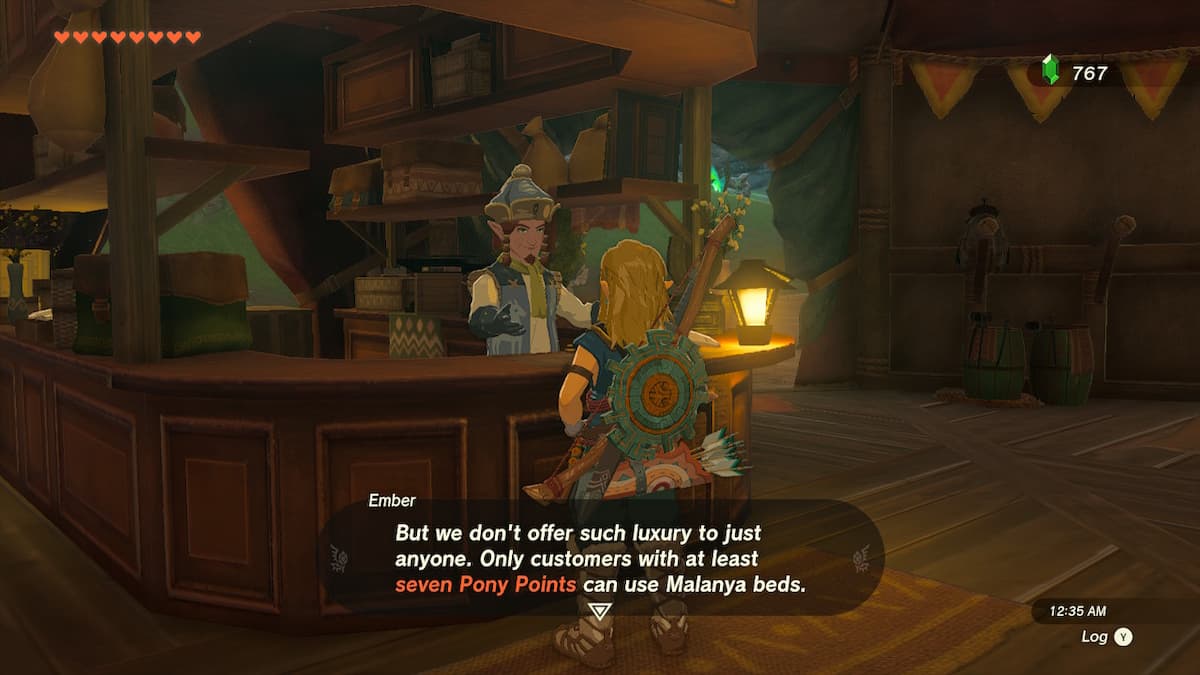Advance dialogue with the white continue arrow
1200x675 pixels.
click(599, 612)
